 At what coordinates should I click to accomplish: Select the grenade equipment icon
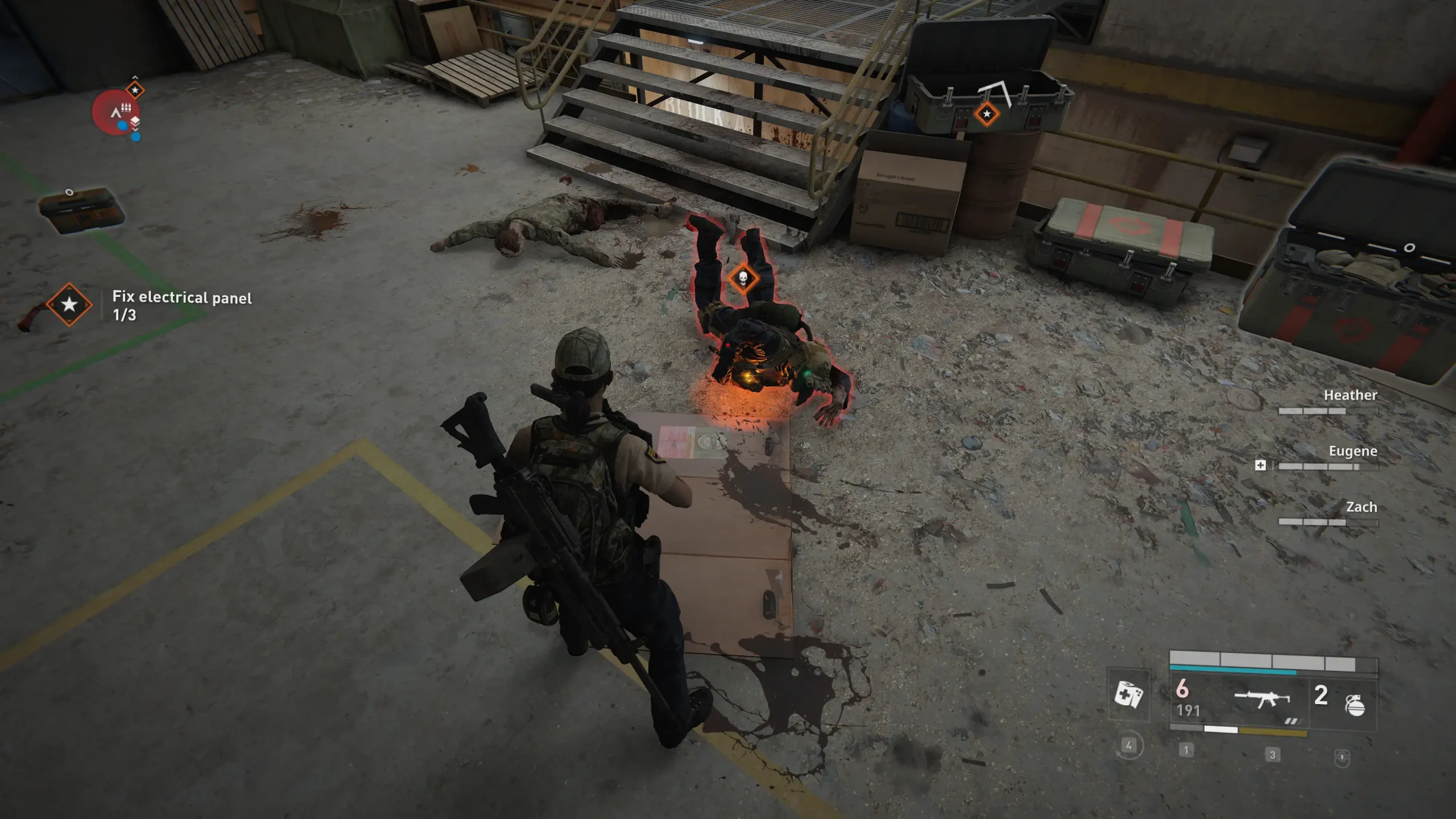coord(1355,705)
